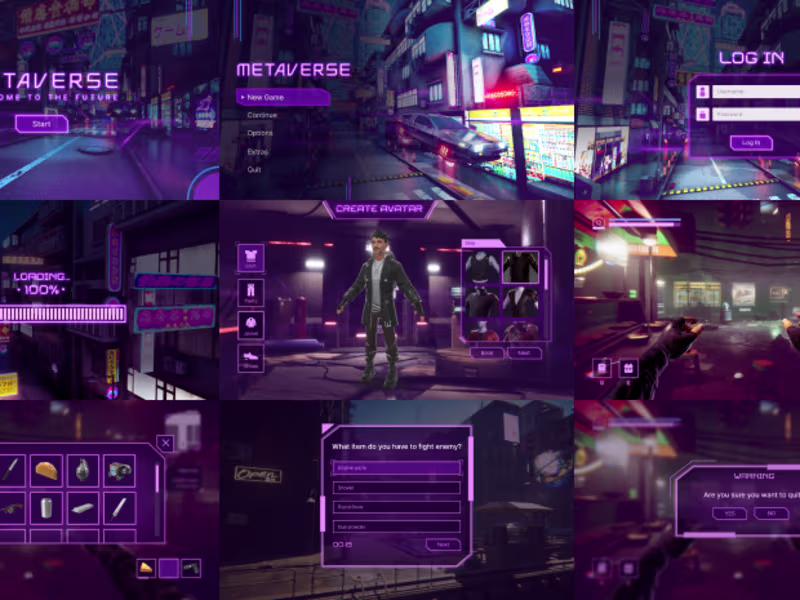Screen dimensions: 800x600
Task: Select the shoes category in avatar creator
Action: (250, 359)
